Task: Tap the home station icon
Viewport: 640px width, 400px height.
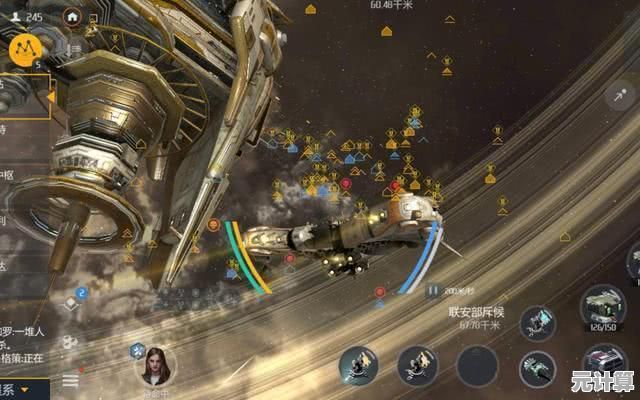Action: pos(71,17)
